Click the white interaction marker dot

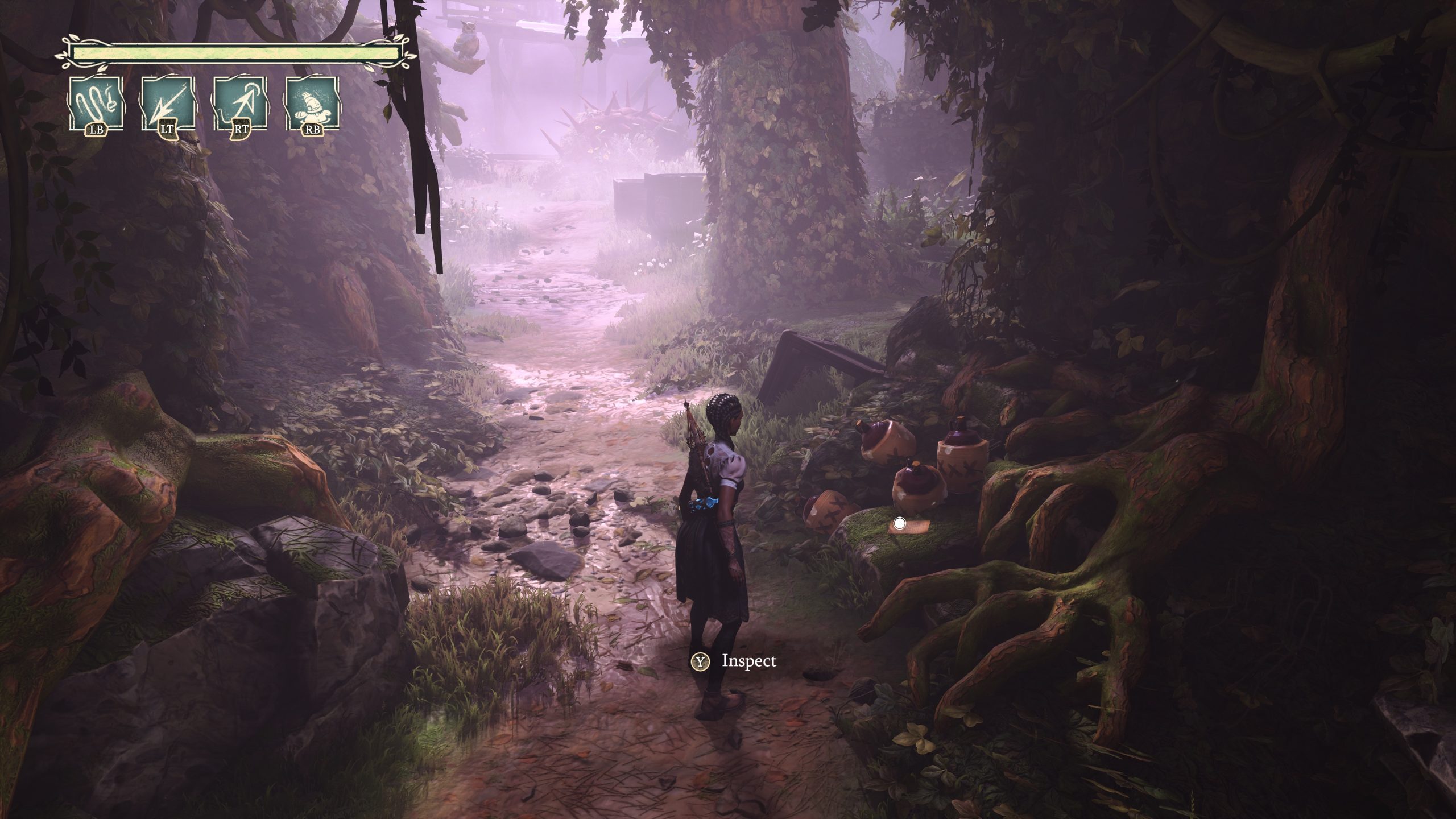(x=899, y=523)
